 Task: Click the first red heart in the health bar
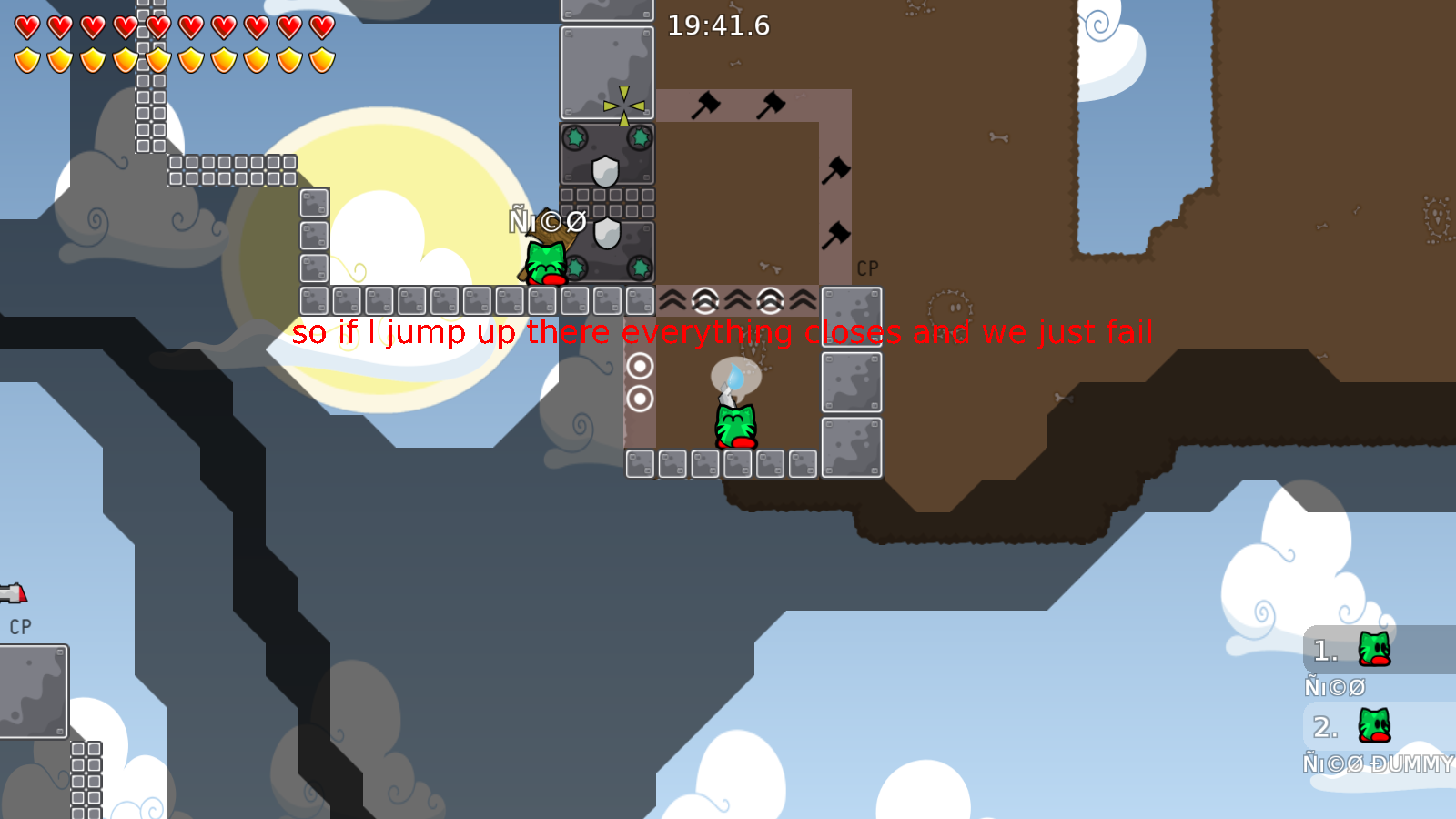(25, 28)
